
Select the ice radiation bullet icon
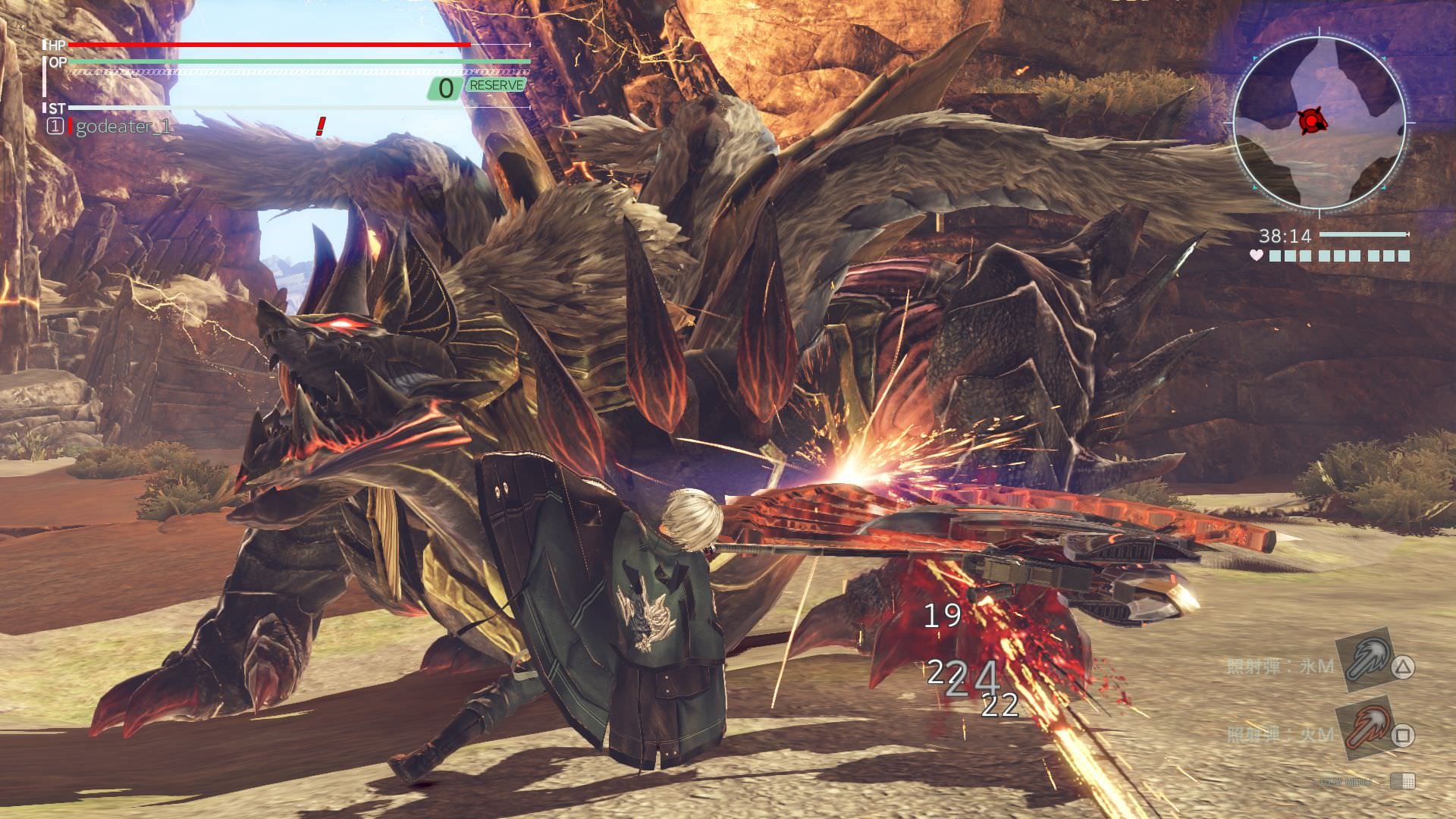[x=1367, y=659]
